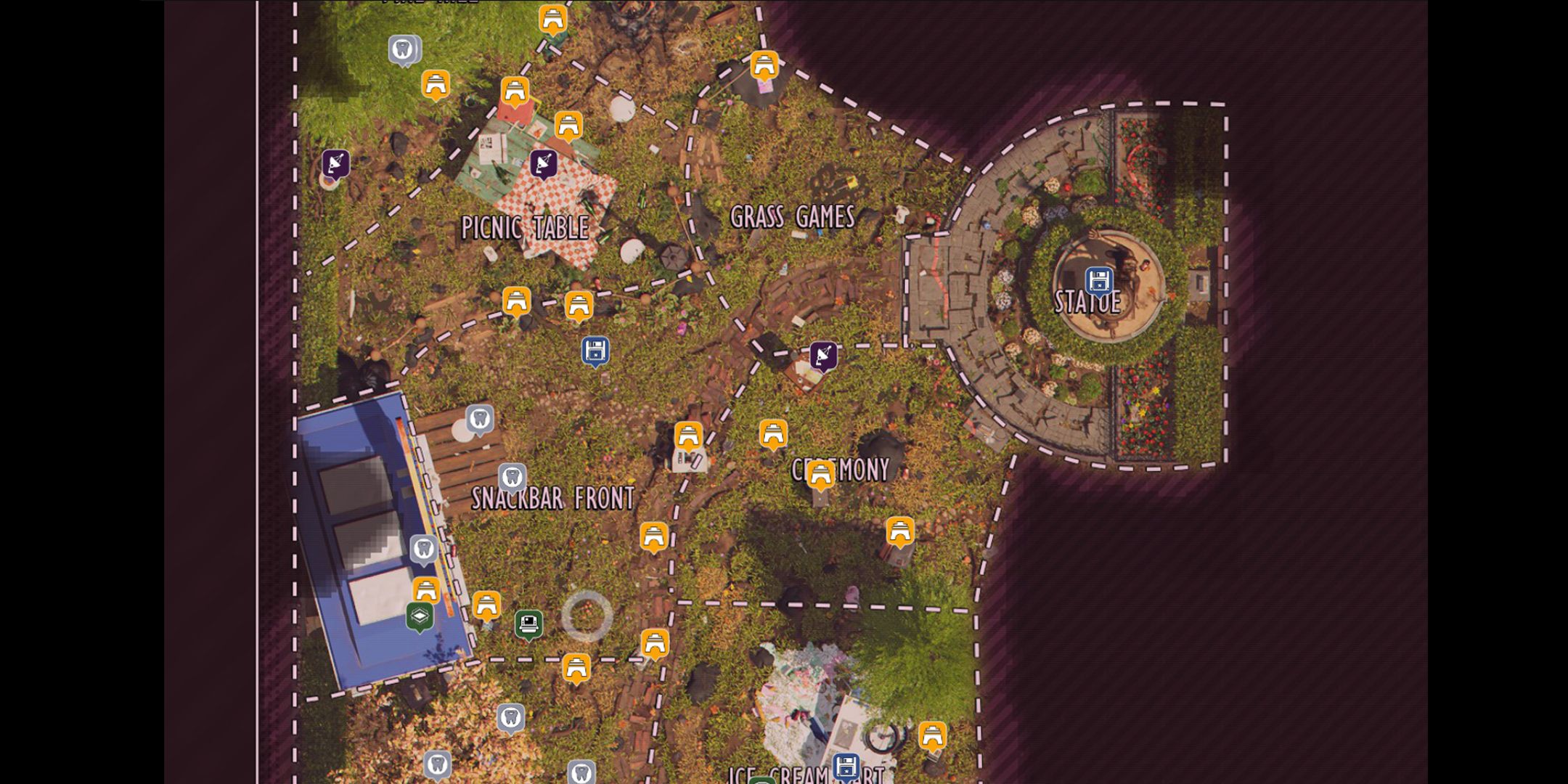Screen dimensions: 1568x784
Task: Select the floppy disk marker at Ice Cream Cart
Action: click(x=846, y=767)
